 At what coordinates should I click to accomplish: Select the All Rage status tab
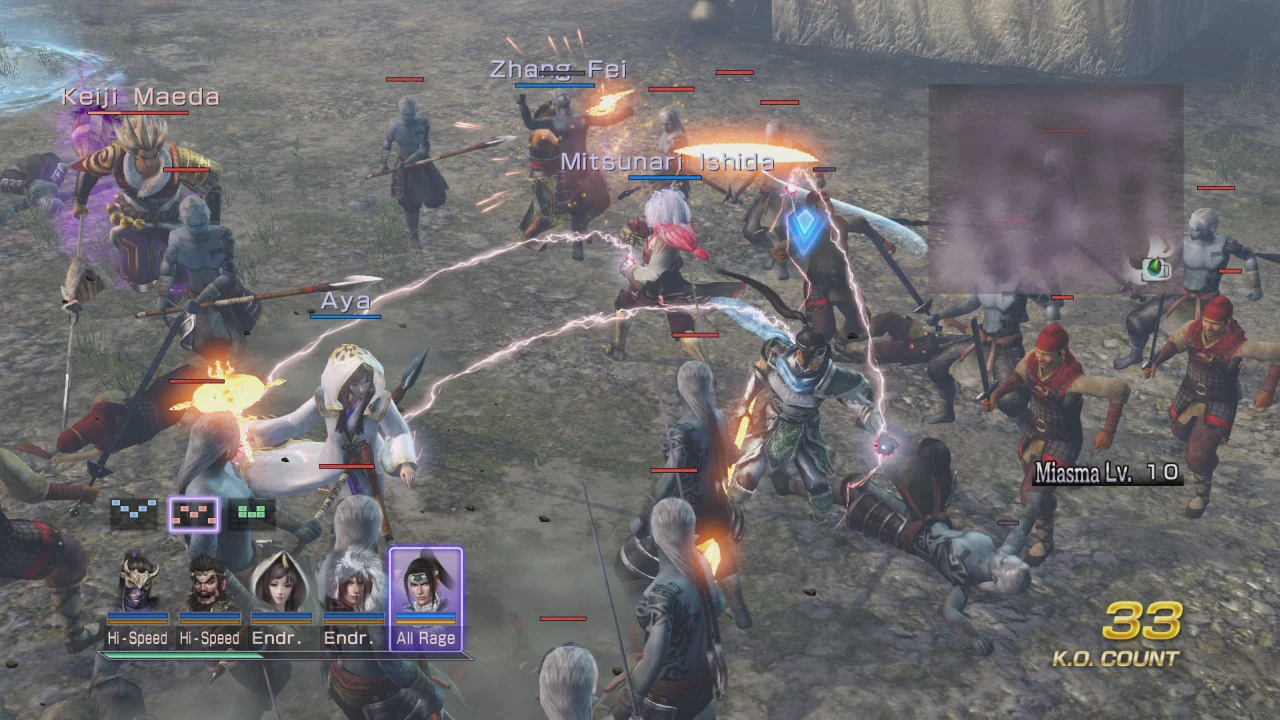[x=428, y=638]
